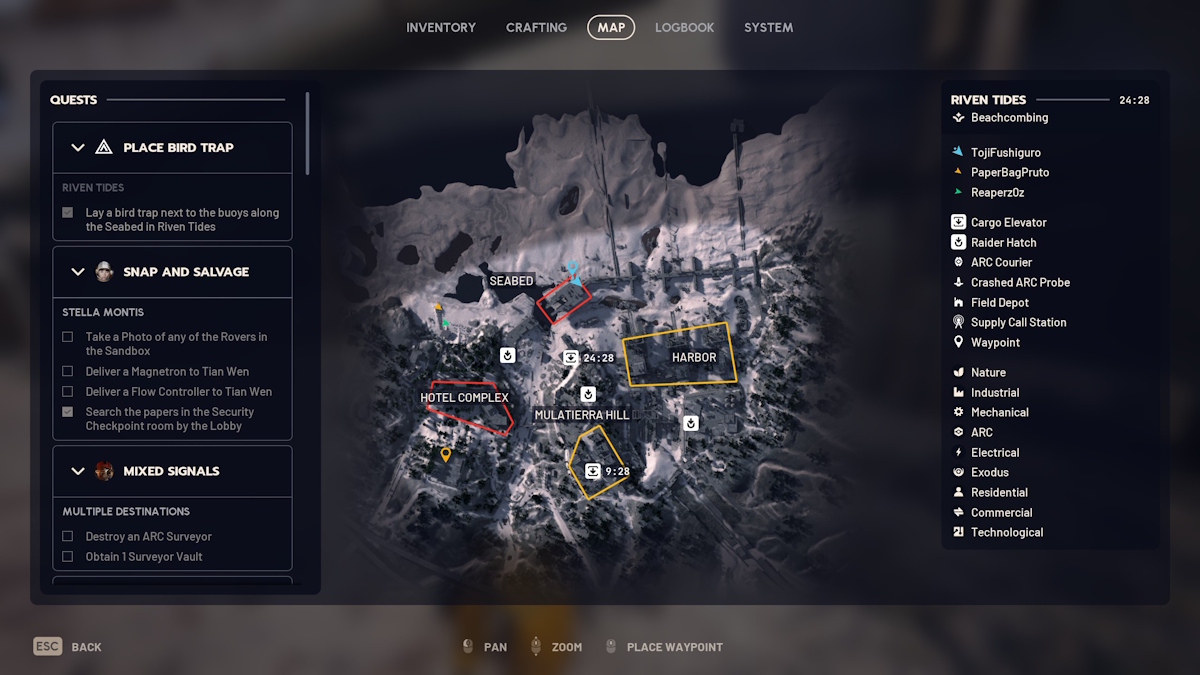Image resolution: width=1200 pixels, height=675 pixels.
Task: Select the Map tab
Action: [611, 28]
